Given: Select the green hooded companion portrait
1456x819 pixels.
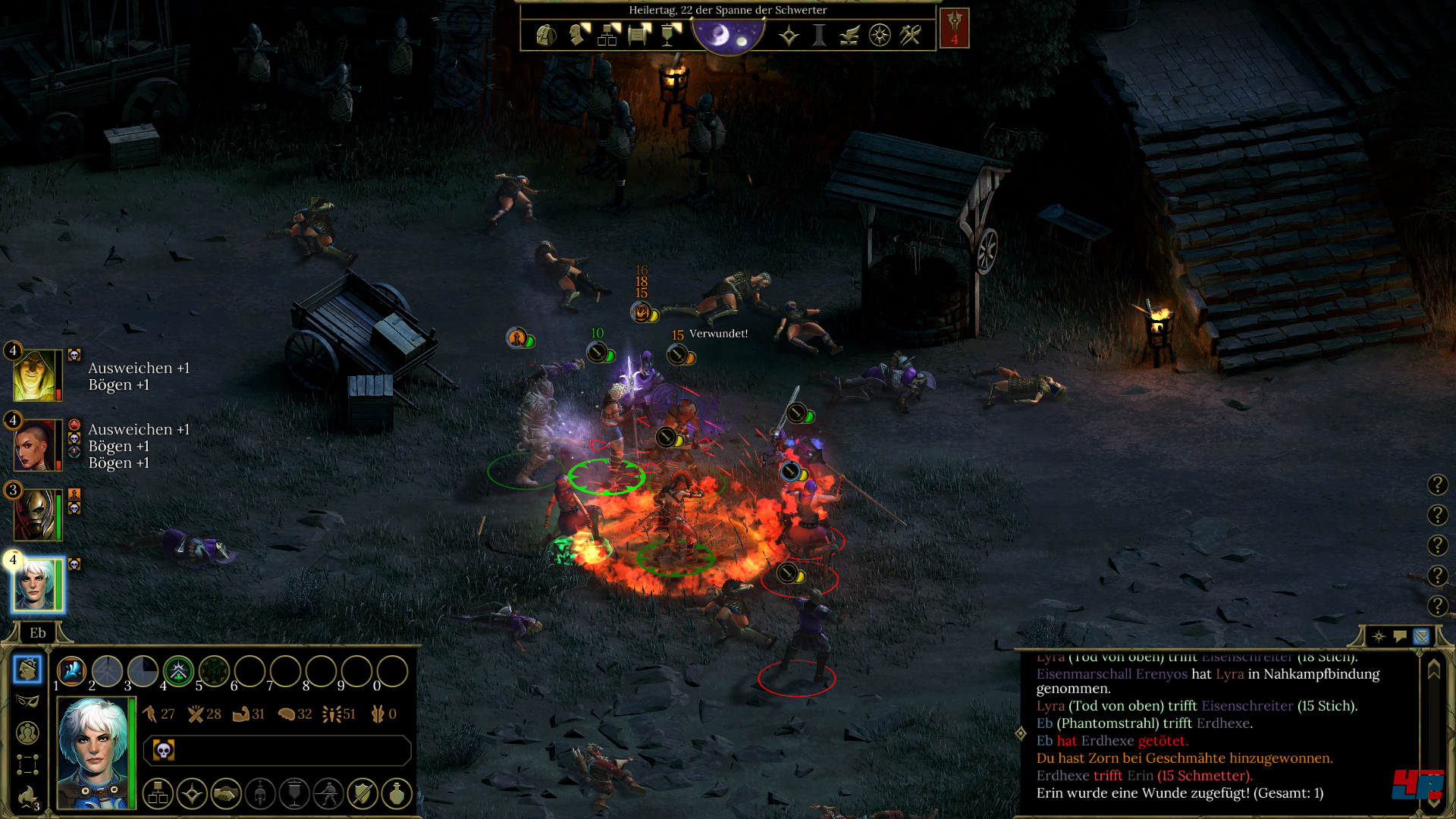Looking at the screenshot, I should tap(33, 375).
